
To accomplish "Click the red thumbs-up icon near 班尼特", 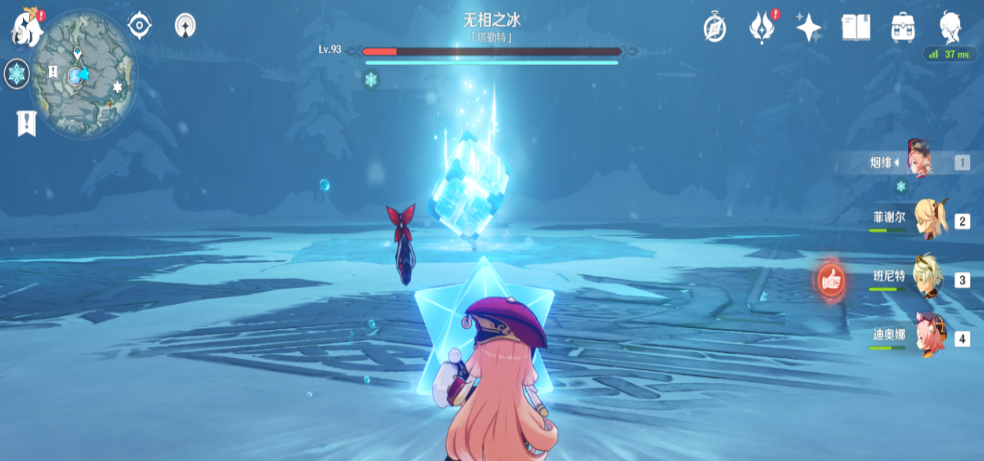I will pyautogui.click(x=830, y=281).
